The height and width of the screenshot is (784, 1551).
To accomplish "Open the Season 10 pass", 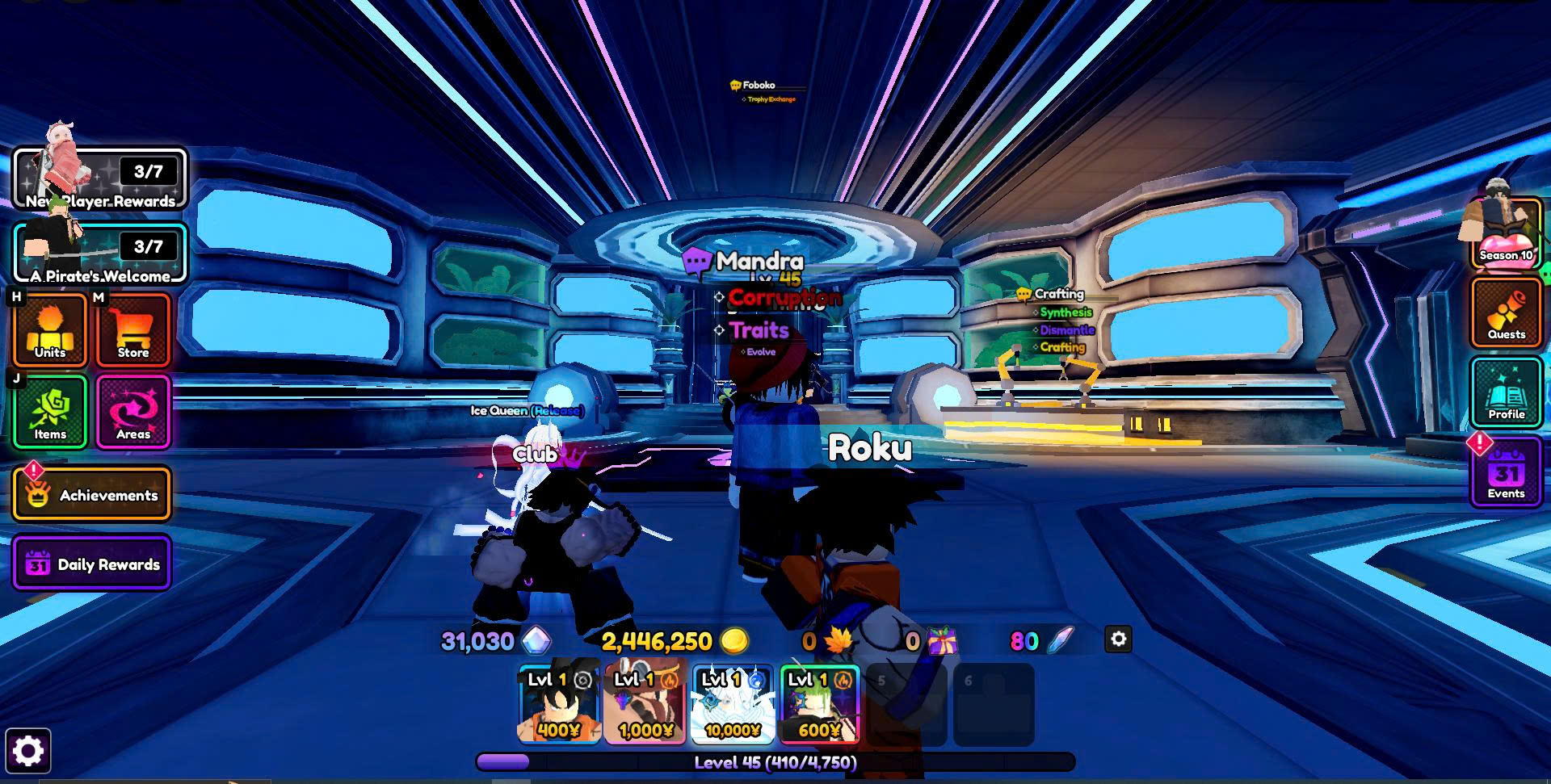I will coord(1505,234).
